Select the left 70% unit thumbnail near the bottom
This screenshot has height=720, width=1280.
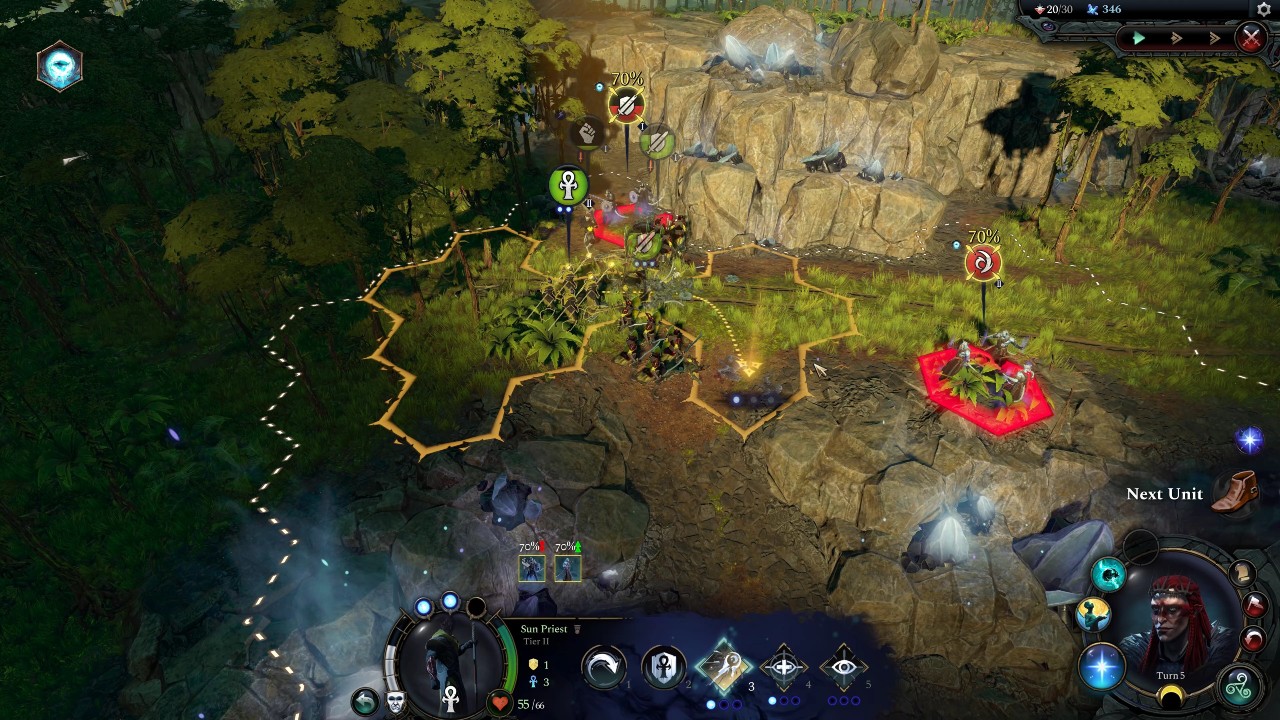coord(532,568)
